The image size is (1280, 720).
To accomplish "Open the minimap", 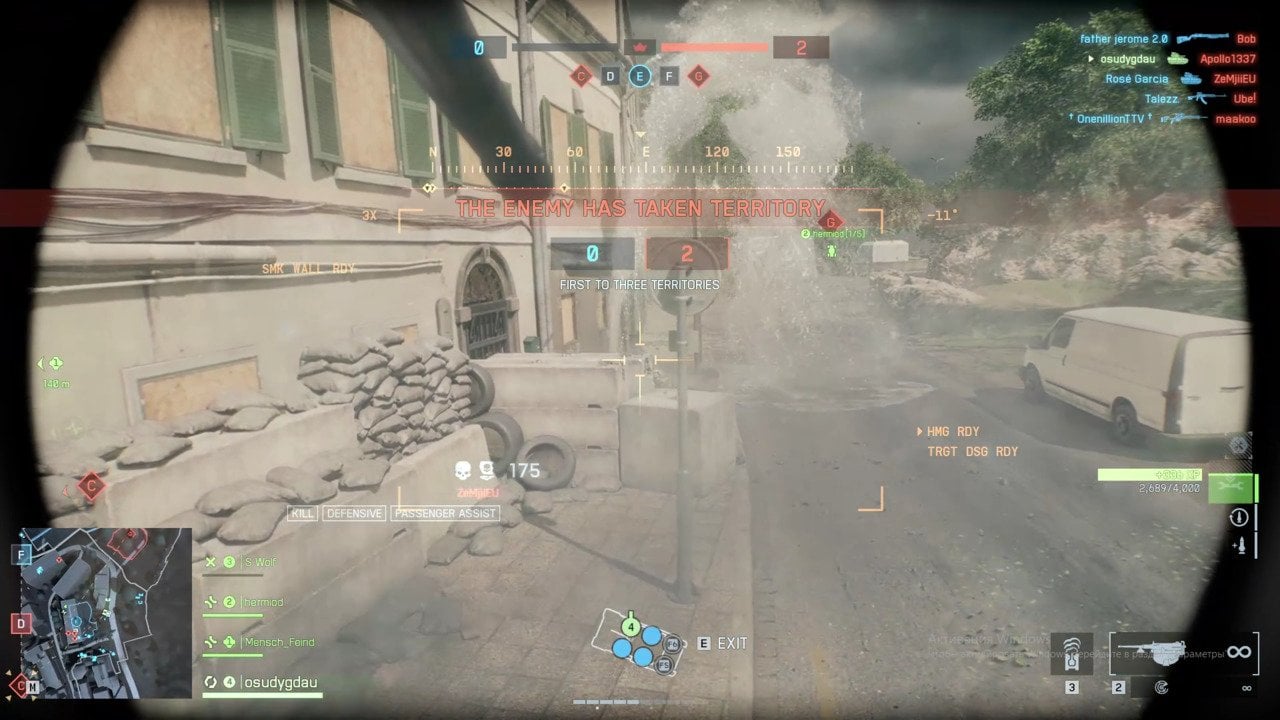I will coord(106,612).
